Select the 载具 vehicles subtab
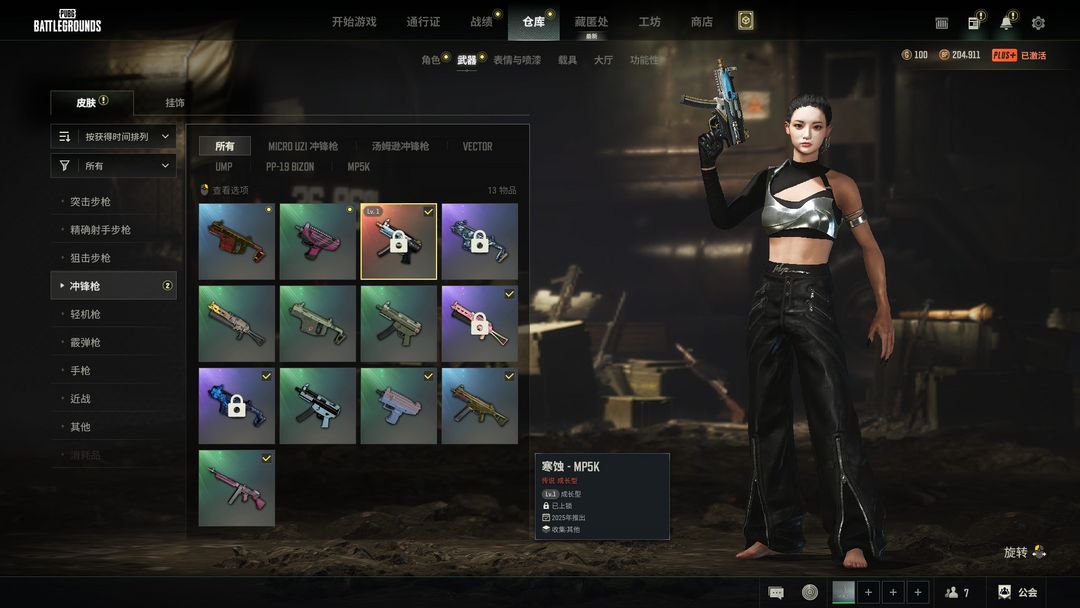The width and height of the screenshot is (1080, 608). coord(567,60)
